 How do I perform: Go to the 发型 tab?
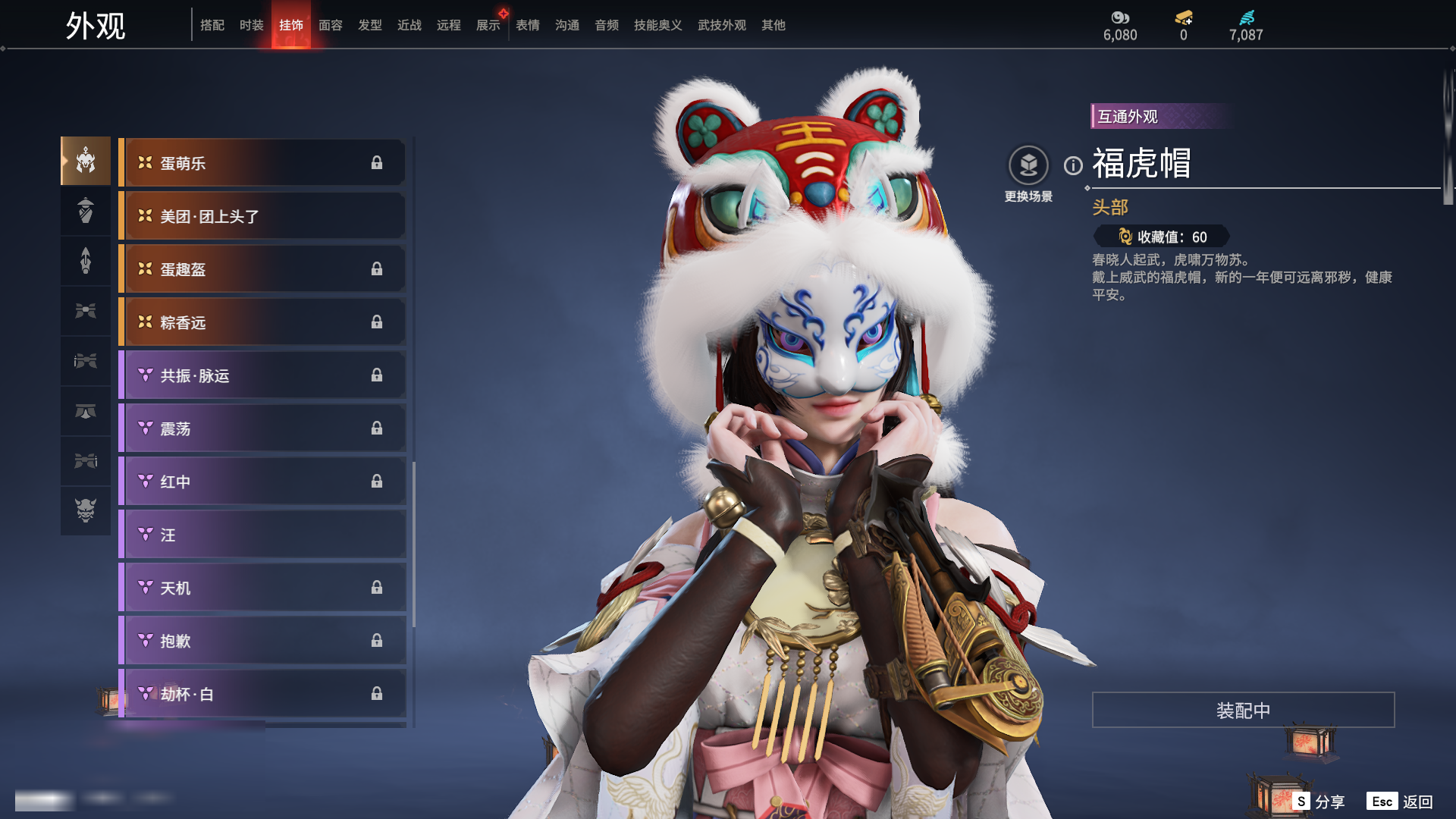pyautogui.click(x=369, y=25)
